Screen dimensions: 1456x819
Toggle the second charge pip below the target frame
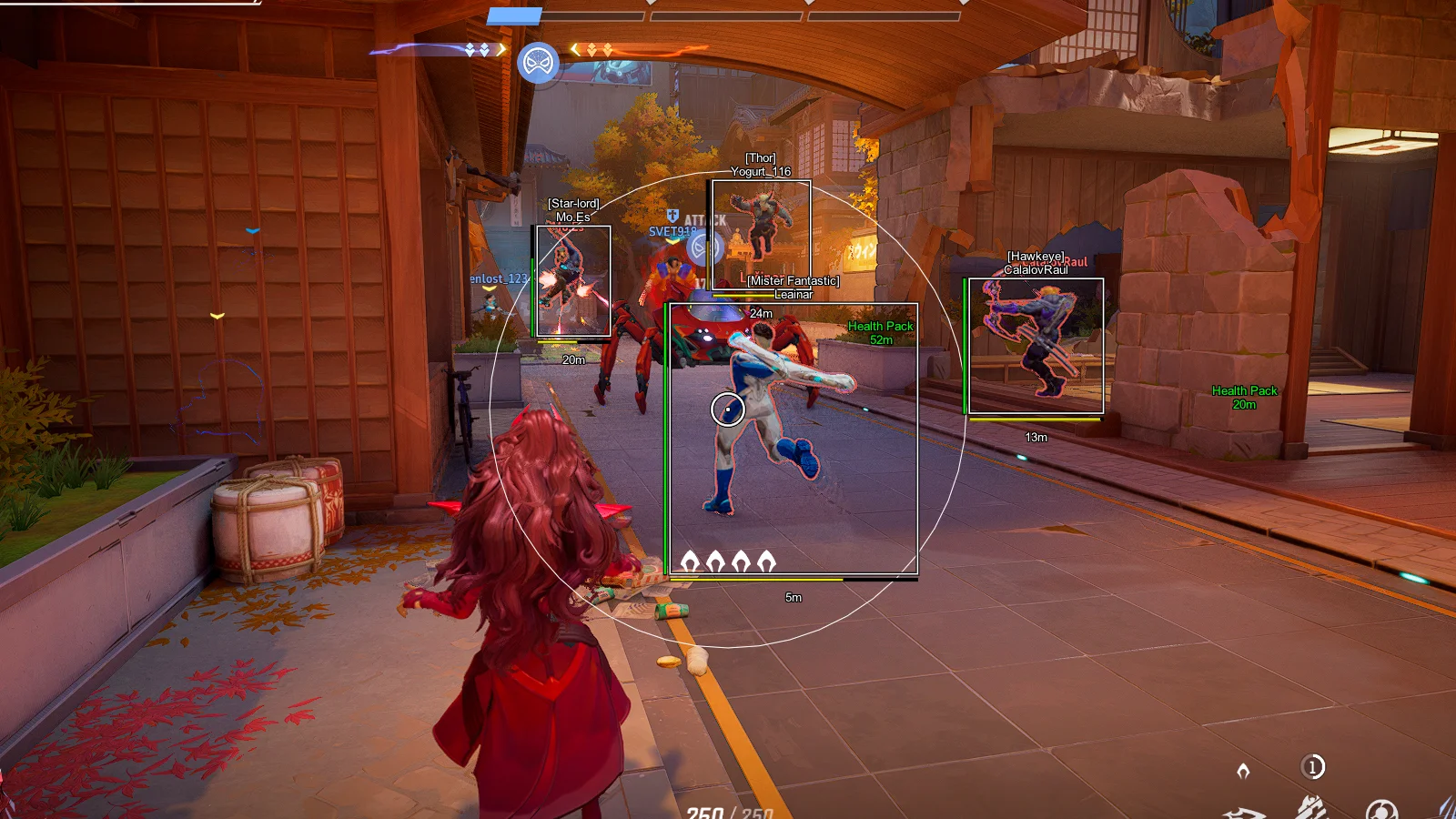click(x=715, y=560)
